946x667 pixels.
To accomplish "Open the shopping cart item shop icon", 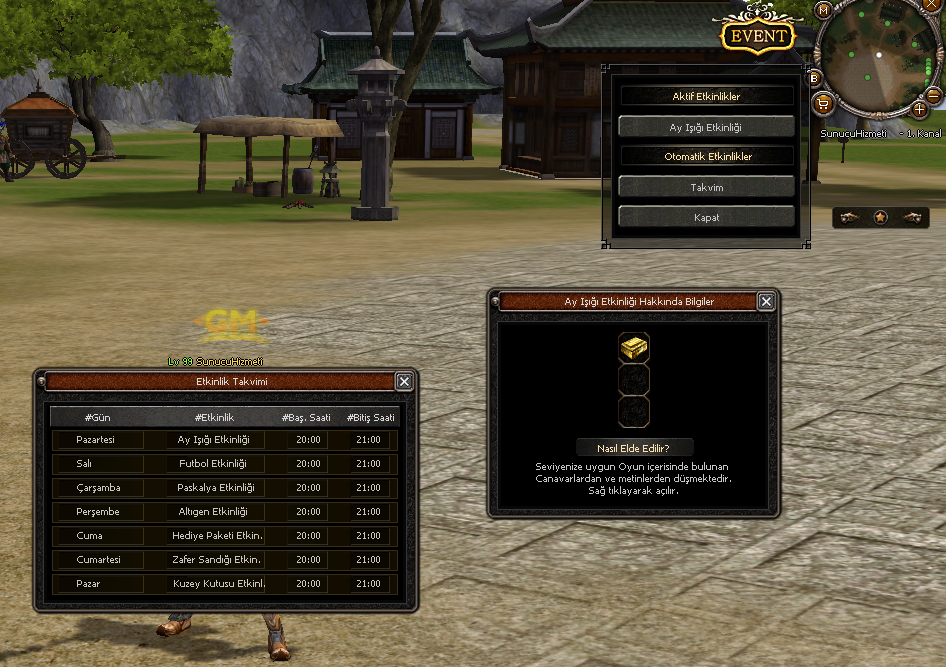I will [x=822, y=102].
